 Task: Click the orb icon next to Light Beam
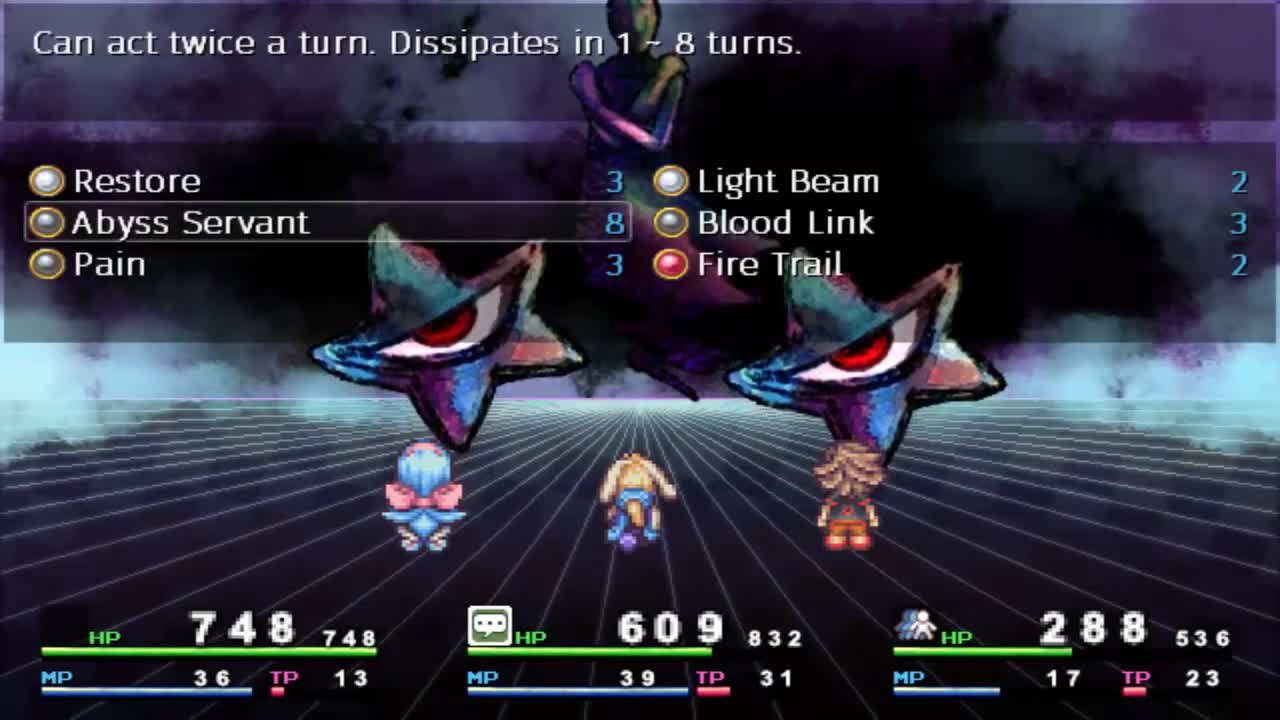click(669, 181)
